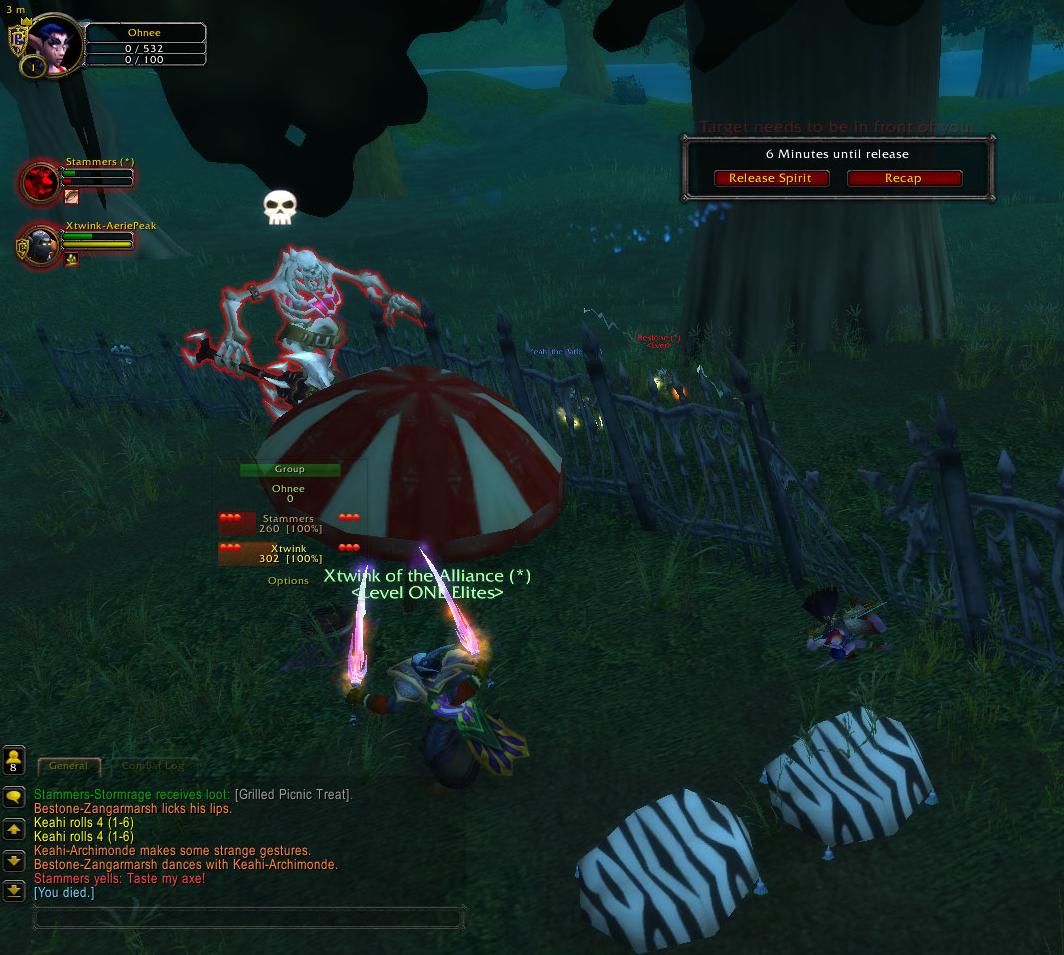
Task: Click the chat scroll-down arrow button
Action: click(14, 859)
